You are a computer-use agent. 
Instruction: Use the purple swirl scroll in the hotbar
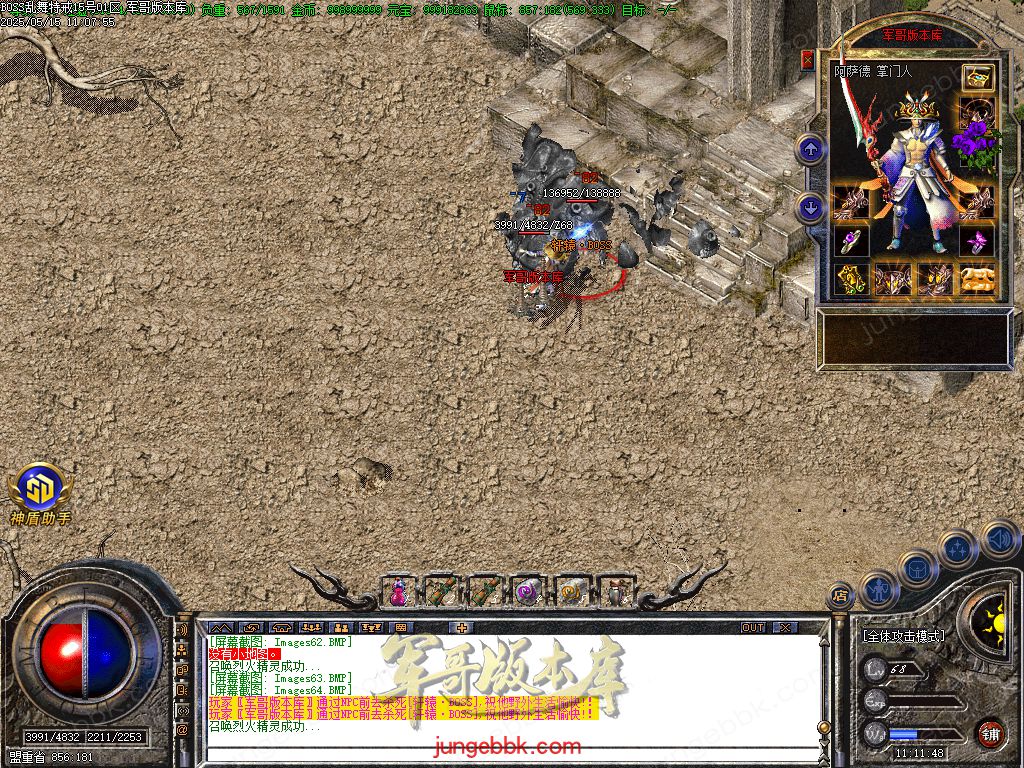click(x=528, y=592)
